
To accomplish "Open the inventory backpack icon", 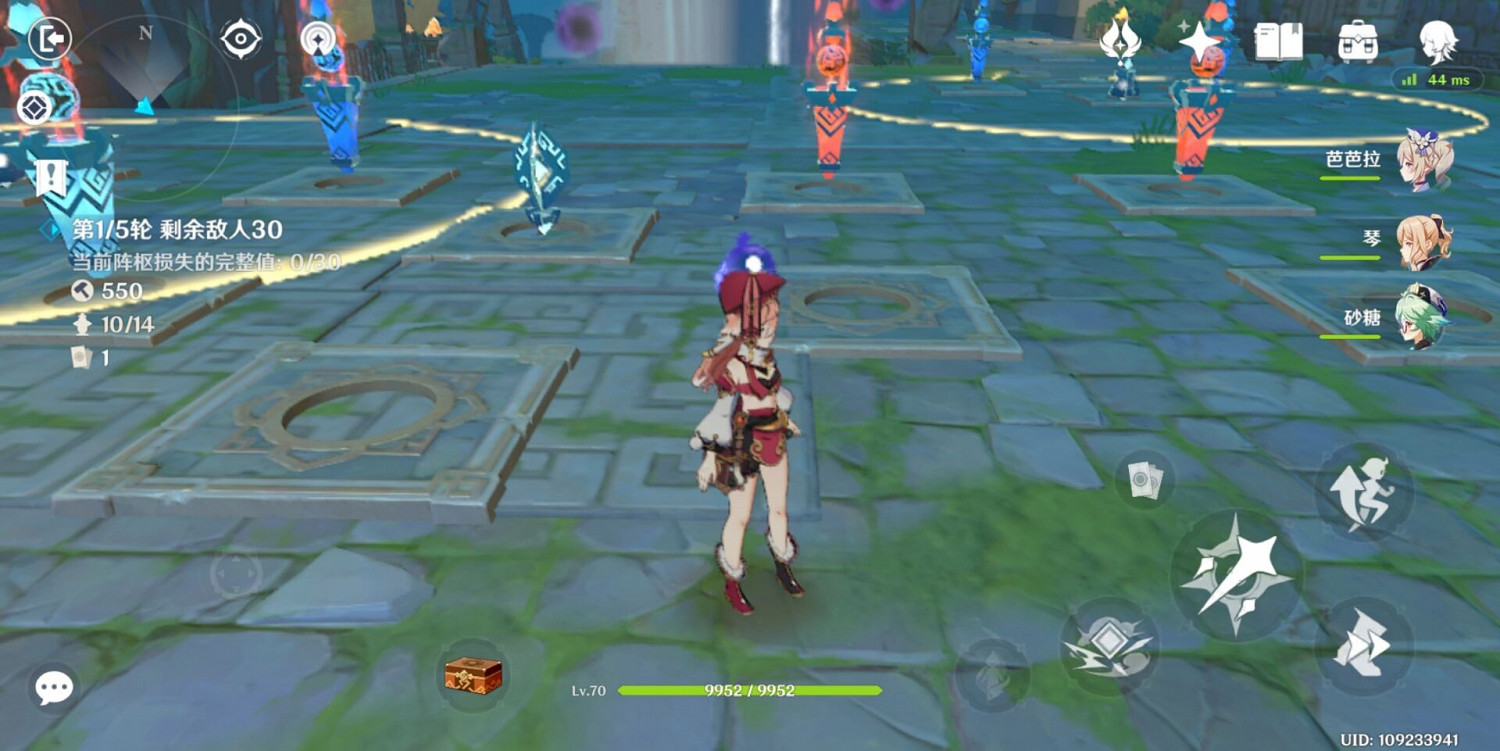I will coord(1358,41).
